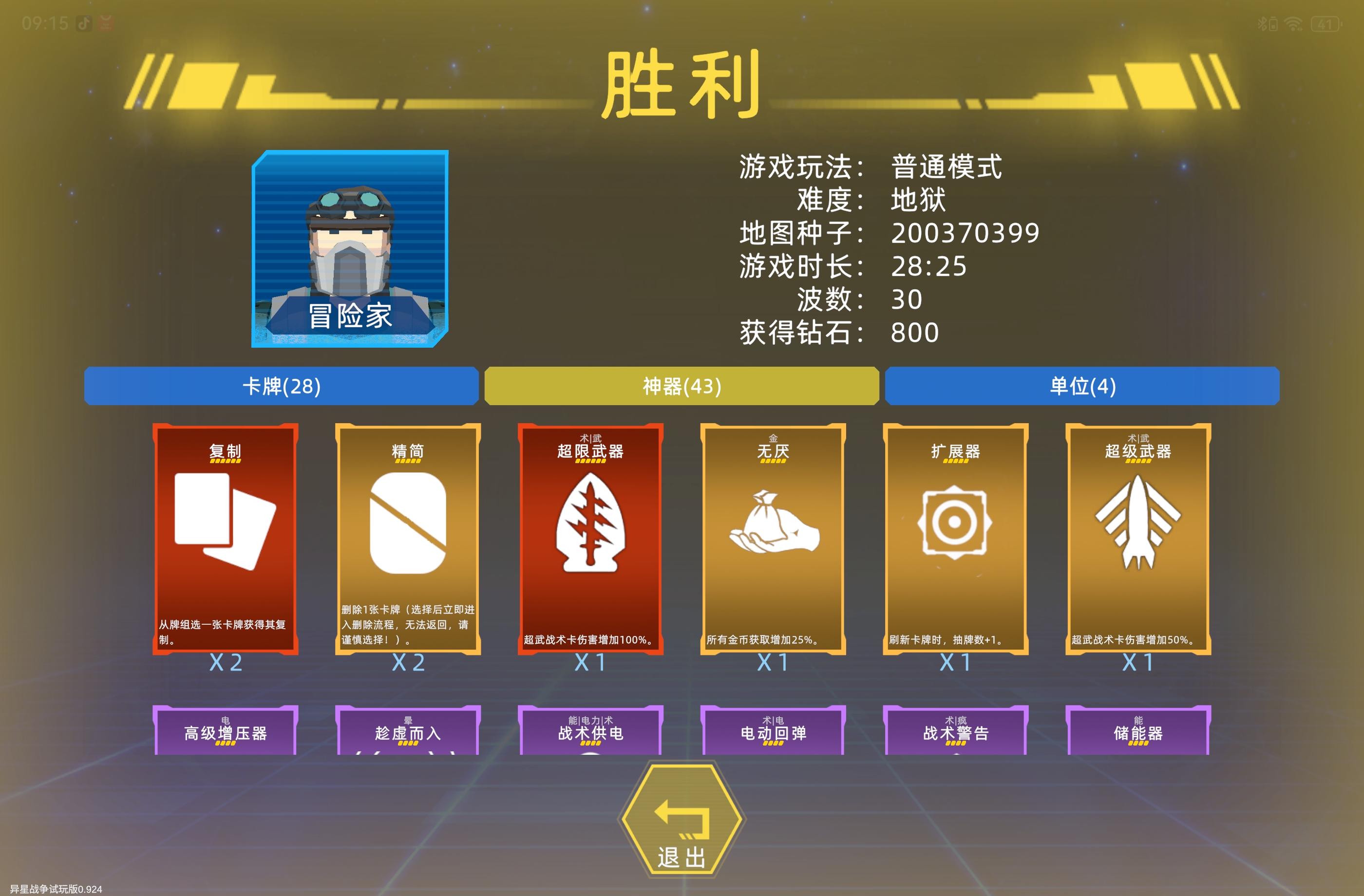Switch to the 神器(43) tab
This screenshot has height=896, width=1364.
[x=681, y=386]
